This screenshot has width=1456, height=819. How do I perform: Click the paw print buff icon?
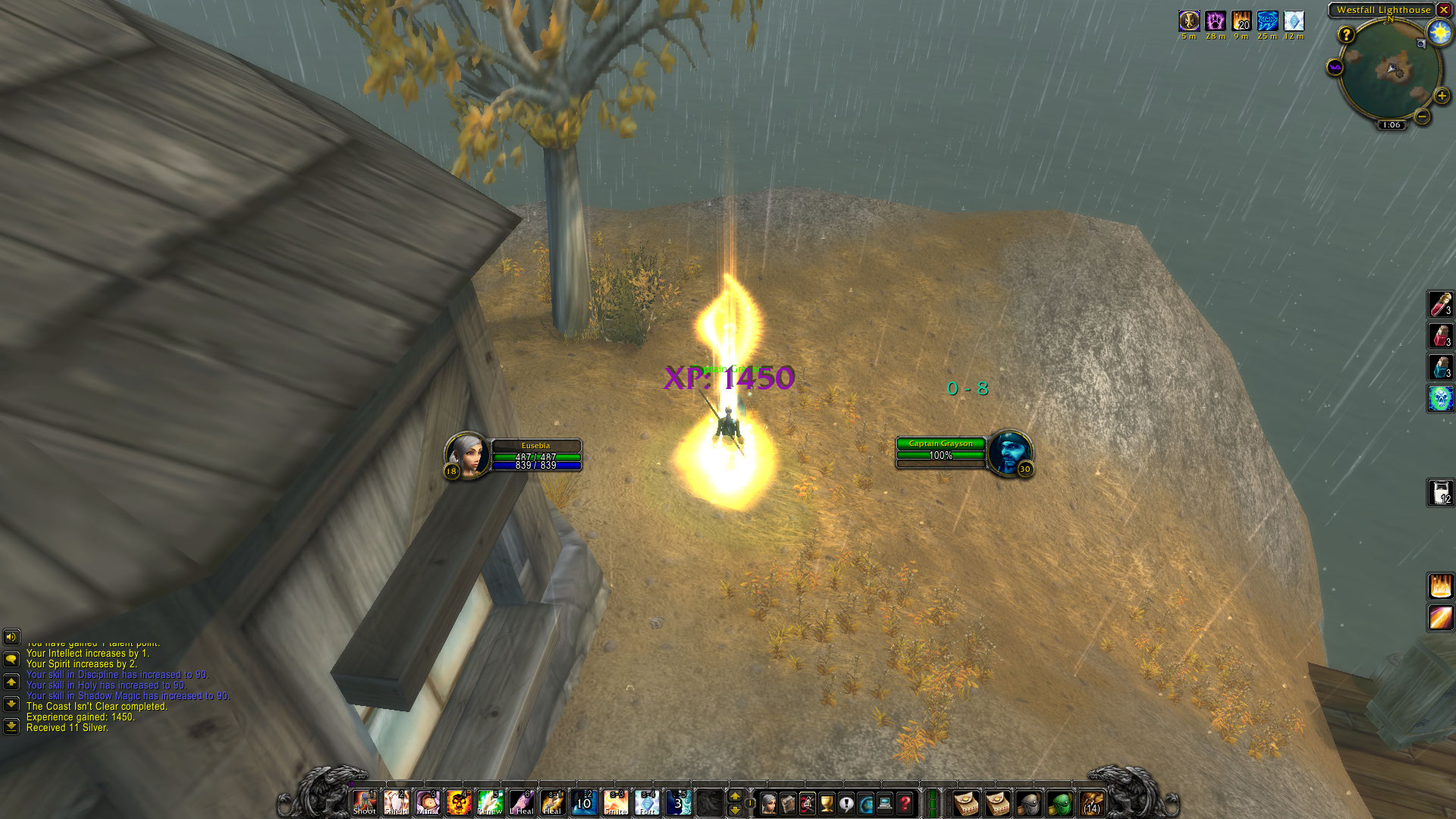[1216, 20]
